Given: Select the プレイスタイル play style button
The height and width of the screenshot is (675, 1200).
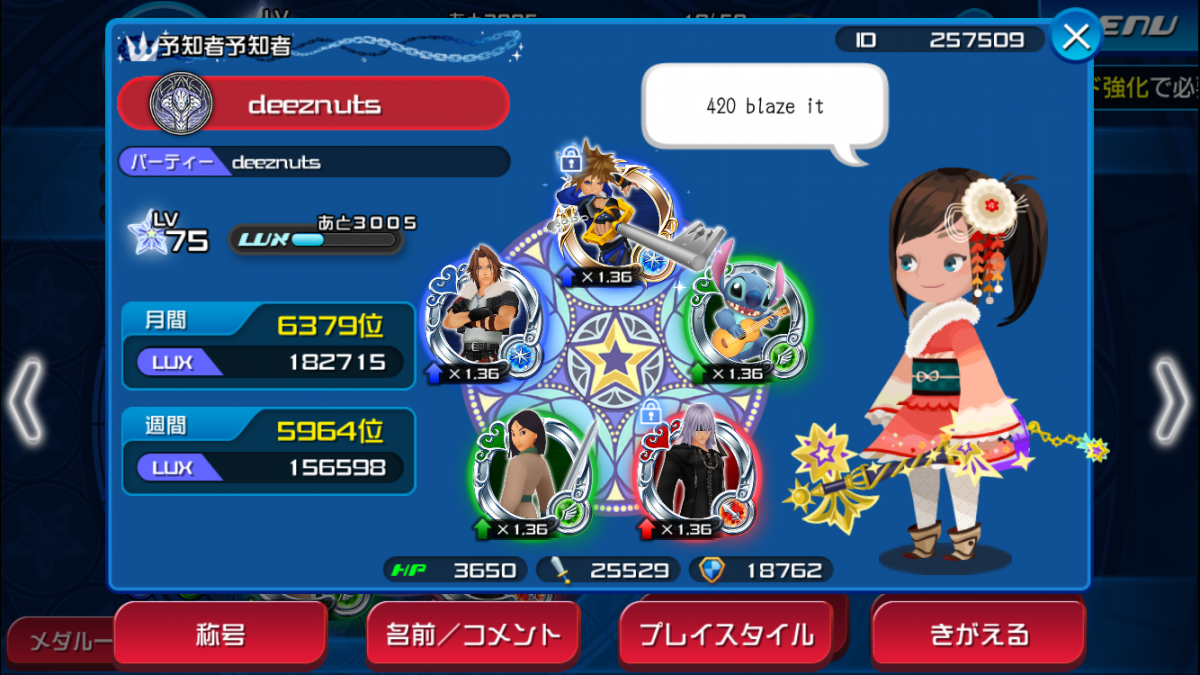Looking at the screenshot, I should point(726,634).
